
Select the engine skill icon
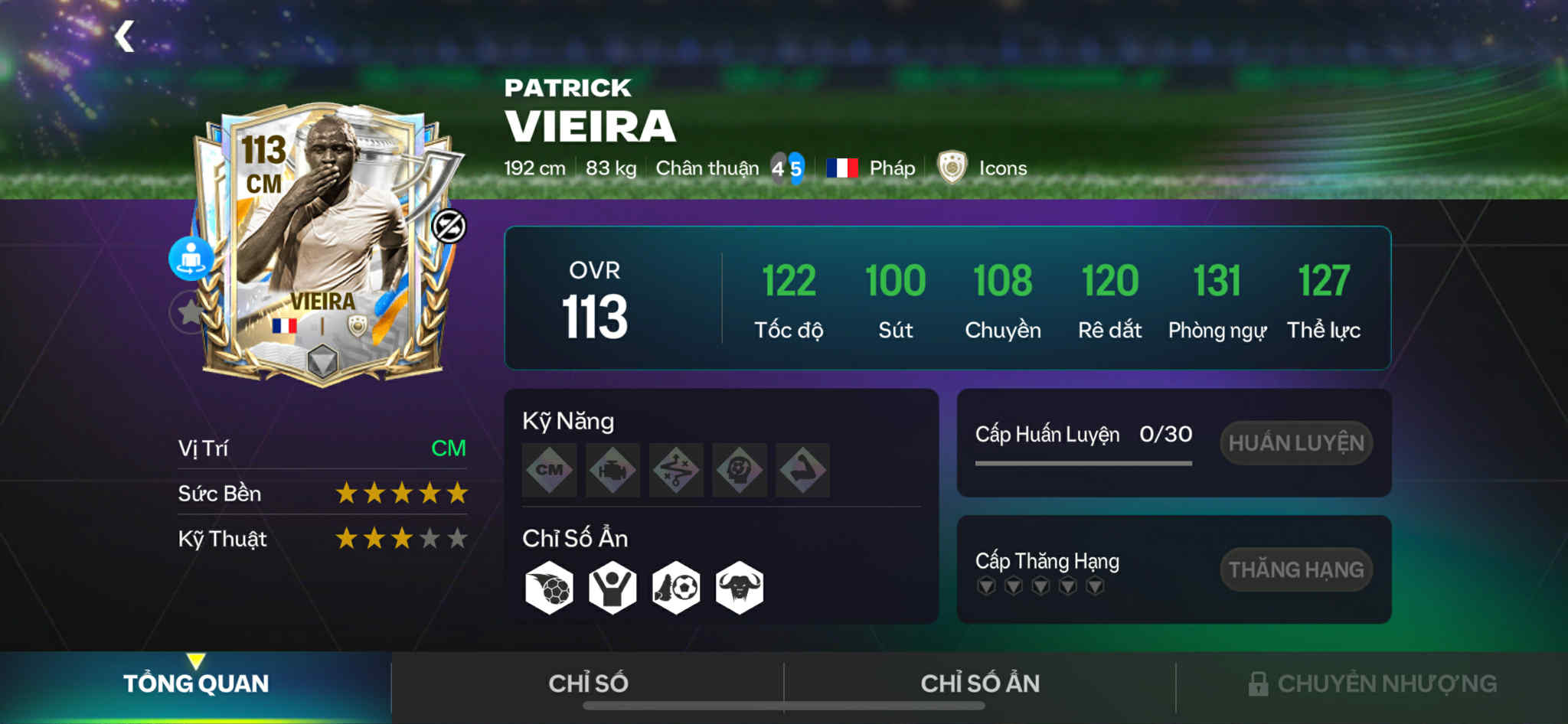[x=613, y=470]
